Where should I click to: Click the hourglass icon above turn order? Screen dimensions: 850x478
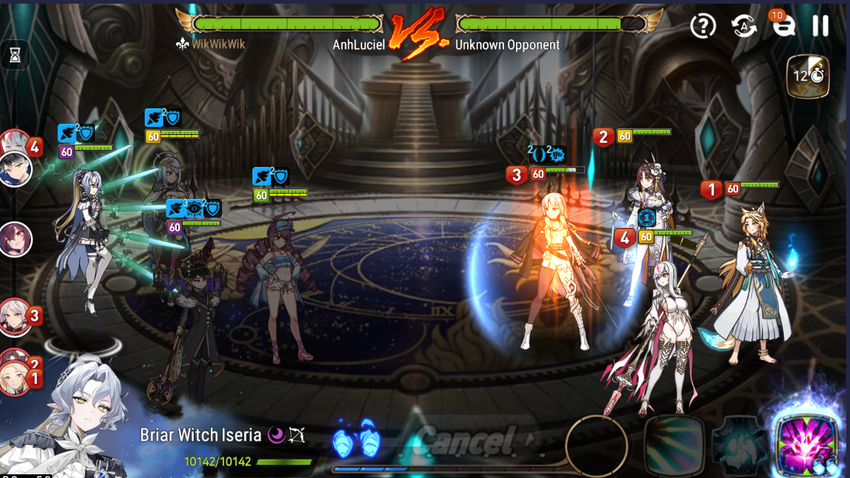(x=15, y=57)
